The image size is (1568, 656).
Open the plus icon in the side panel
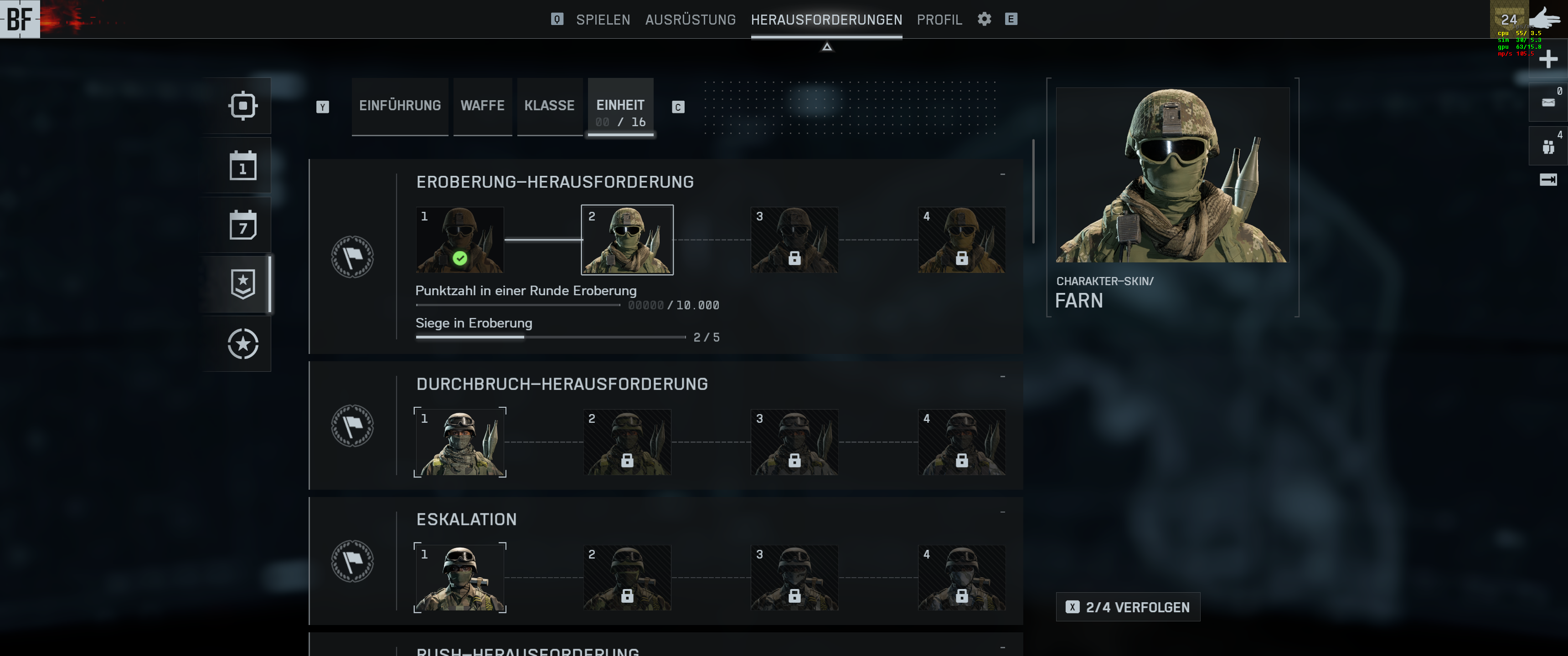1548,59
